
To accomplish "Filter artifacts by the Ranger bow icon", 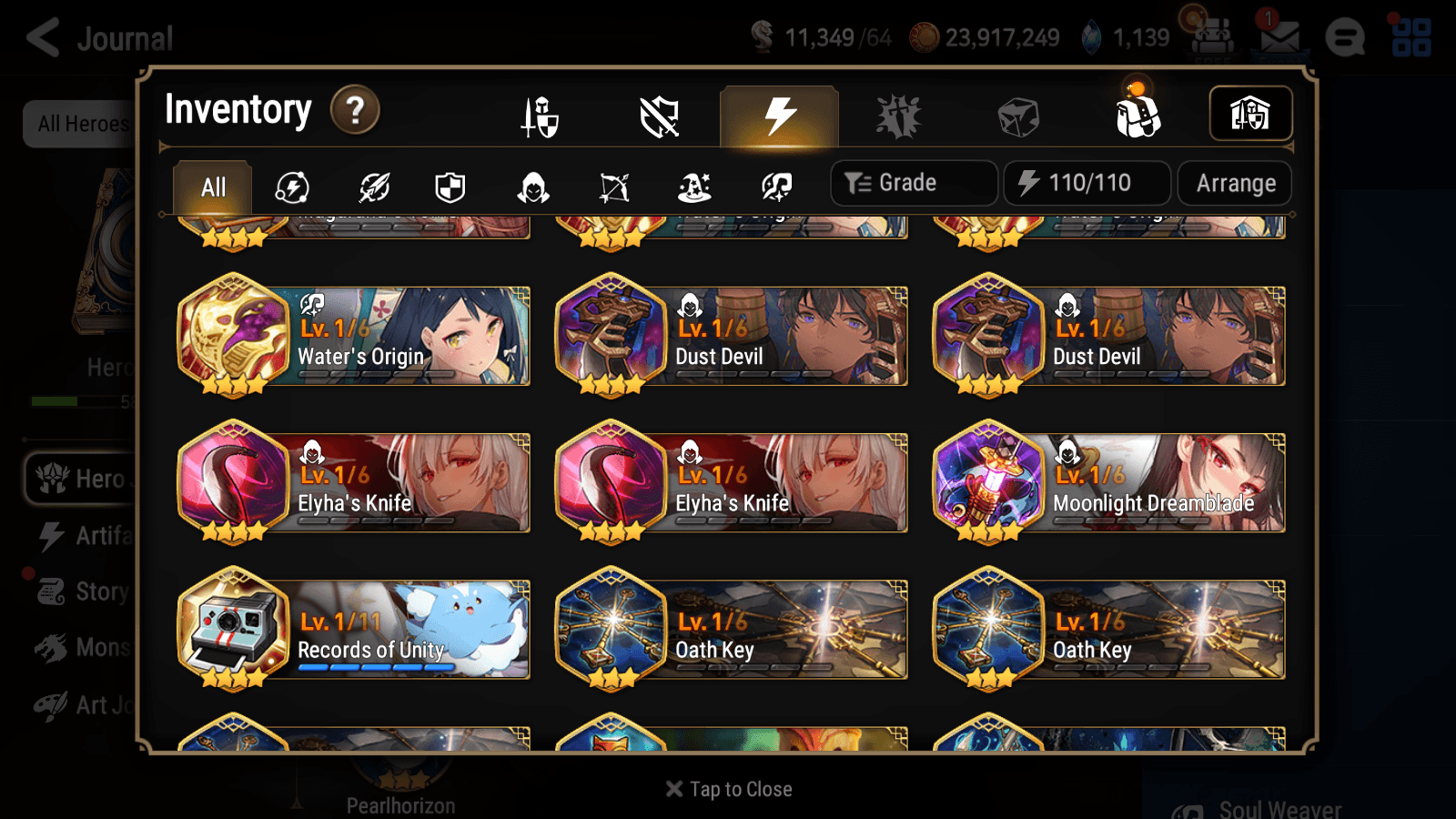I will pos(614,187).
